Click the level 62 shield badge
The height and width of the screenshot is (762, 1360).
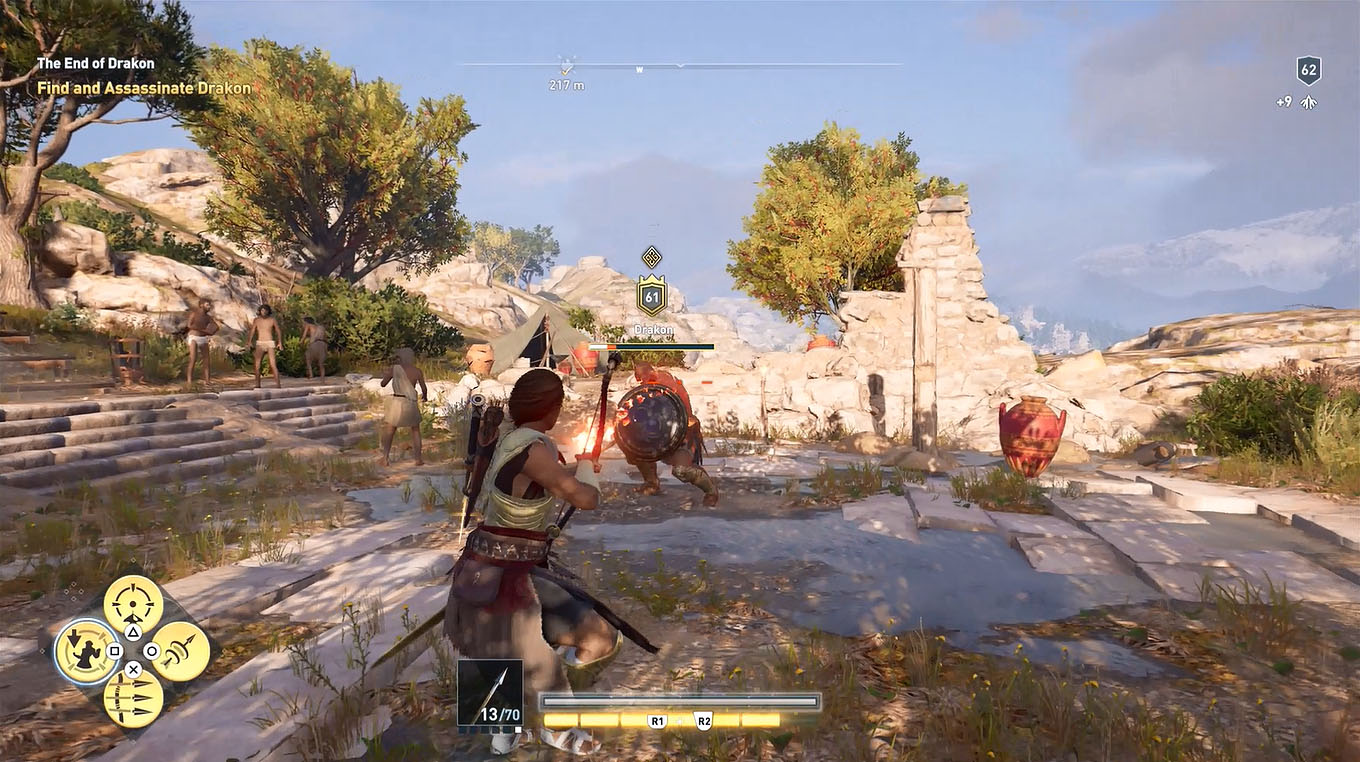pos(1309,70)
